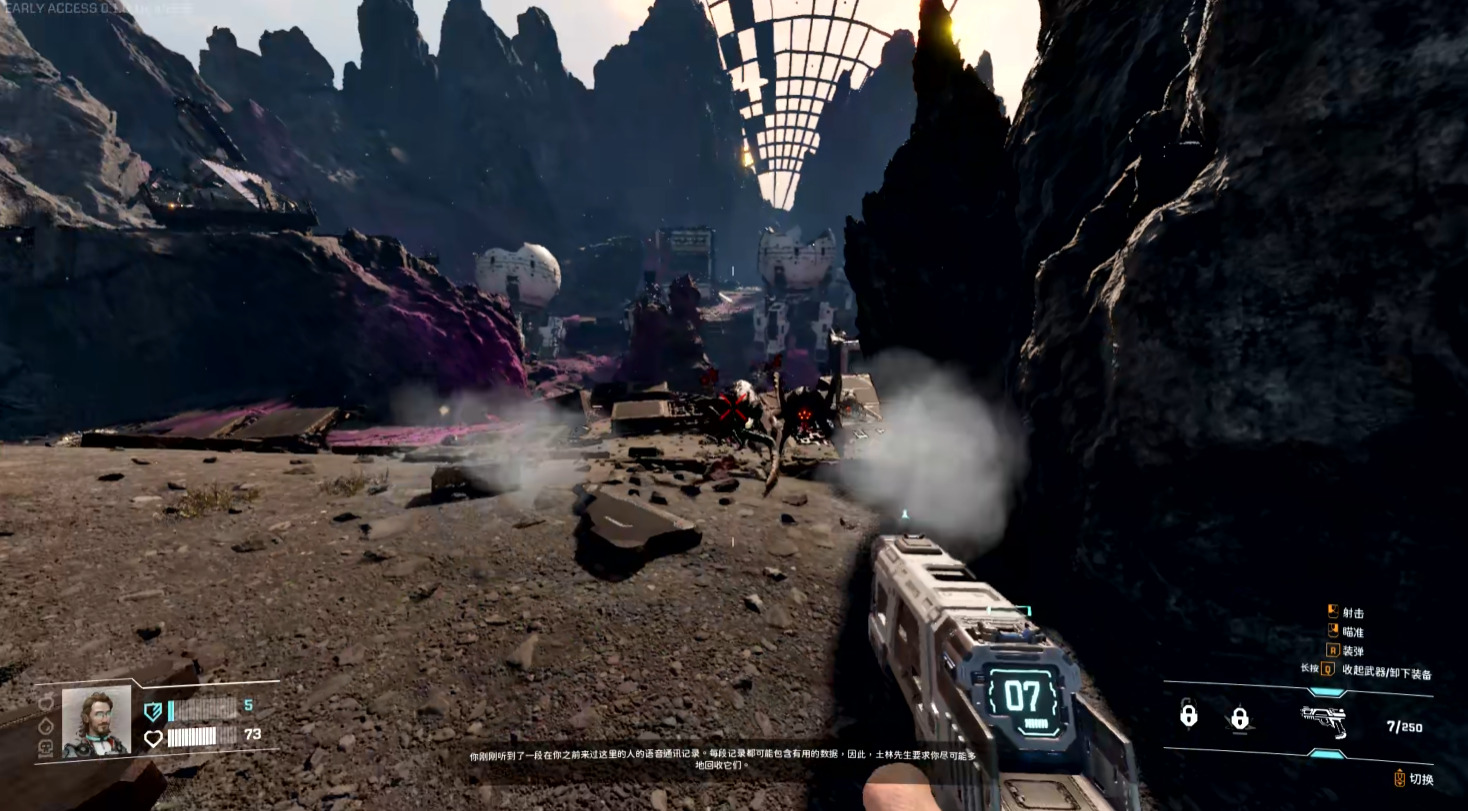Select the pistol weapon slot
The width and height of the screenshot is (1468, 811).
(1322, 718)
